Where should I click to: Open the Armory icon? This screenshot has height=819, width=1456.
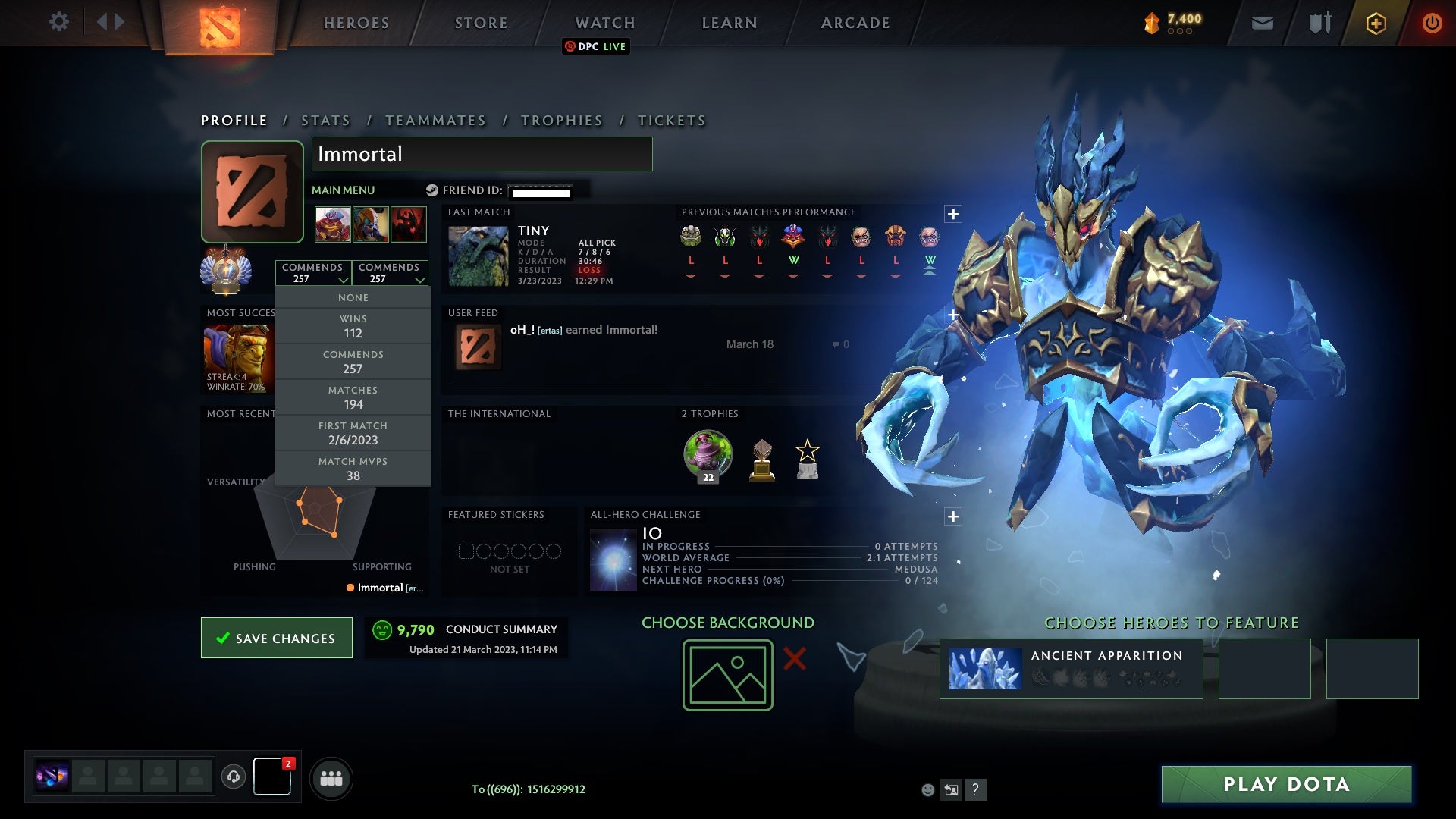click(x=1319, y=22)
